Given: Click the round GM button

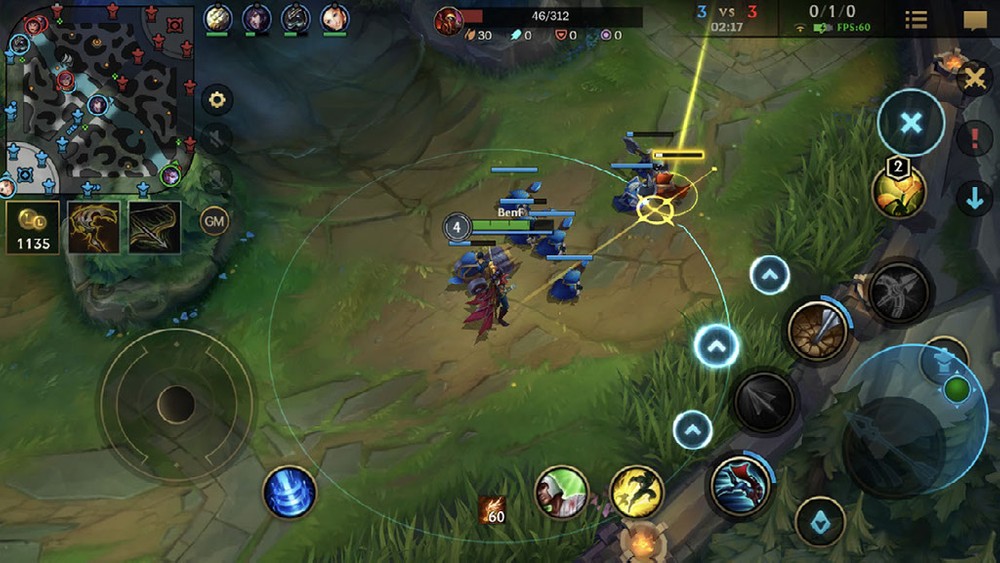Looking at the screenshot, I should (x=215, y=220).
